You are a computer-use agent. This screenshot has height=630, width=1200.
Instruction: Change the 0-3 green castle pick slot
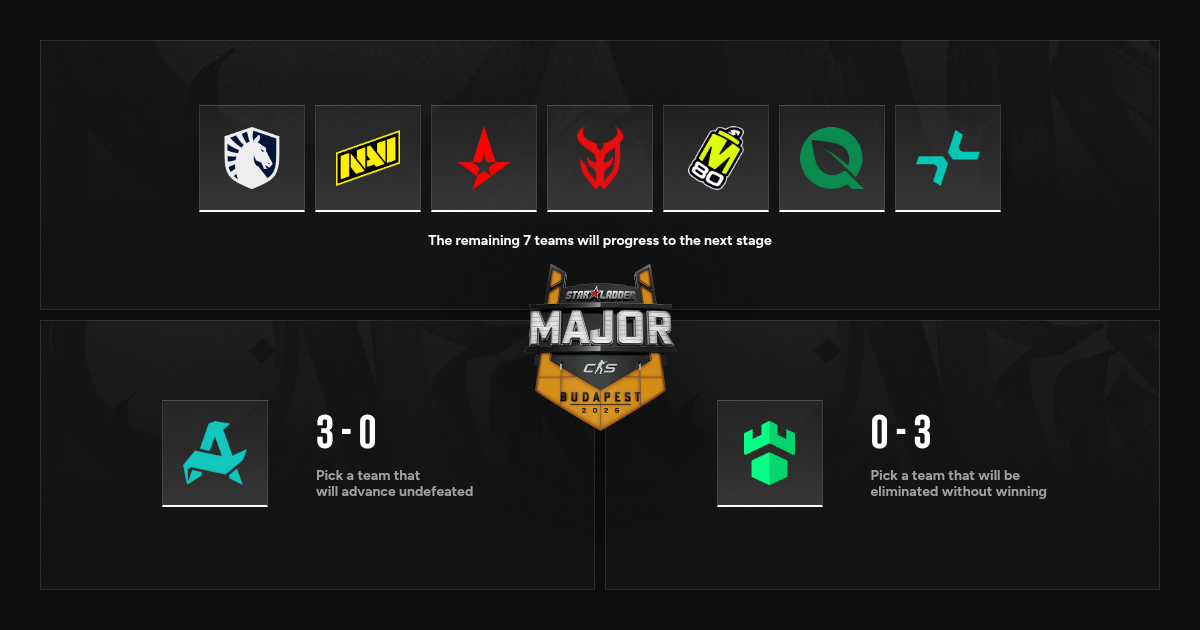[x=770, y=453]
